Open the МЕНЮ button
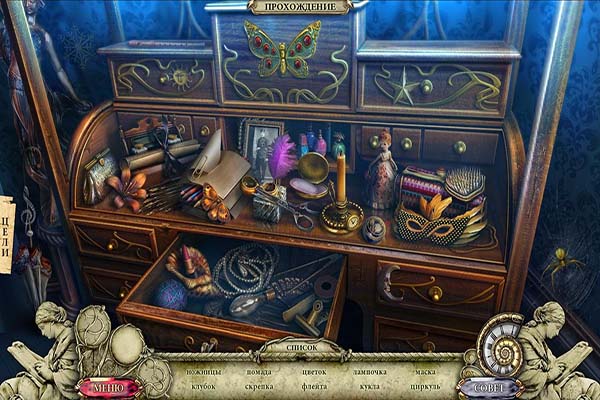This screenshot has width=600, height=400. point(107,387)
